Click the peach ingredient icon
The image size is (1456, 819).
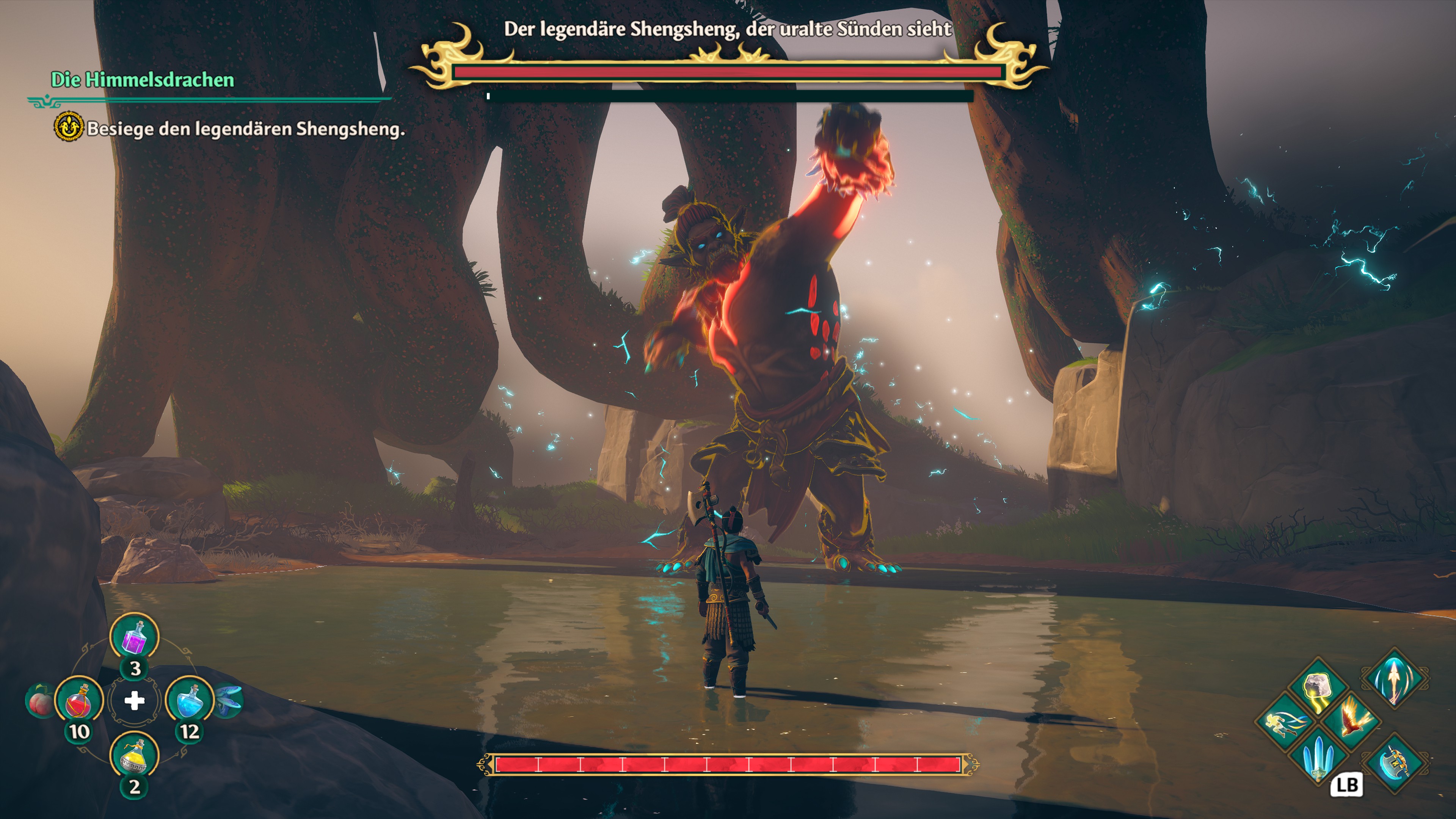click(x=39, y=701)
